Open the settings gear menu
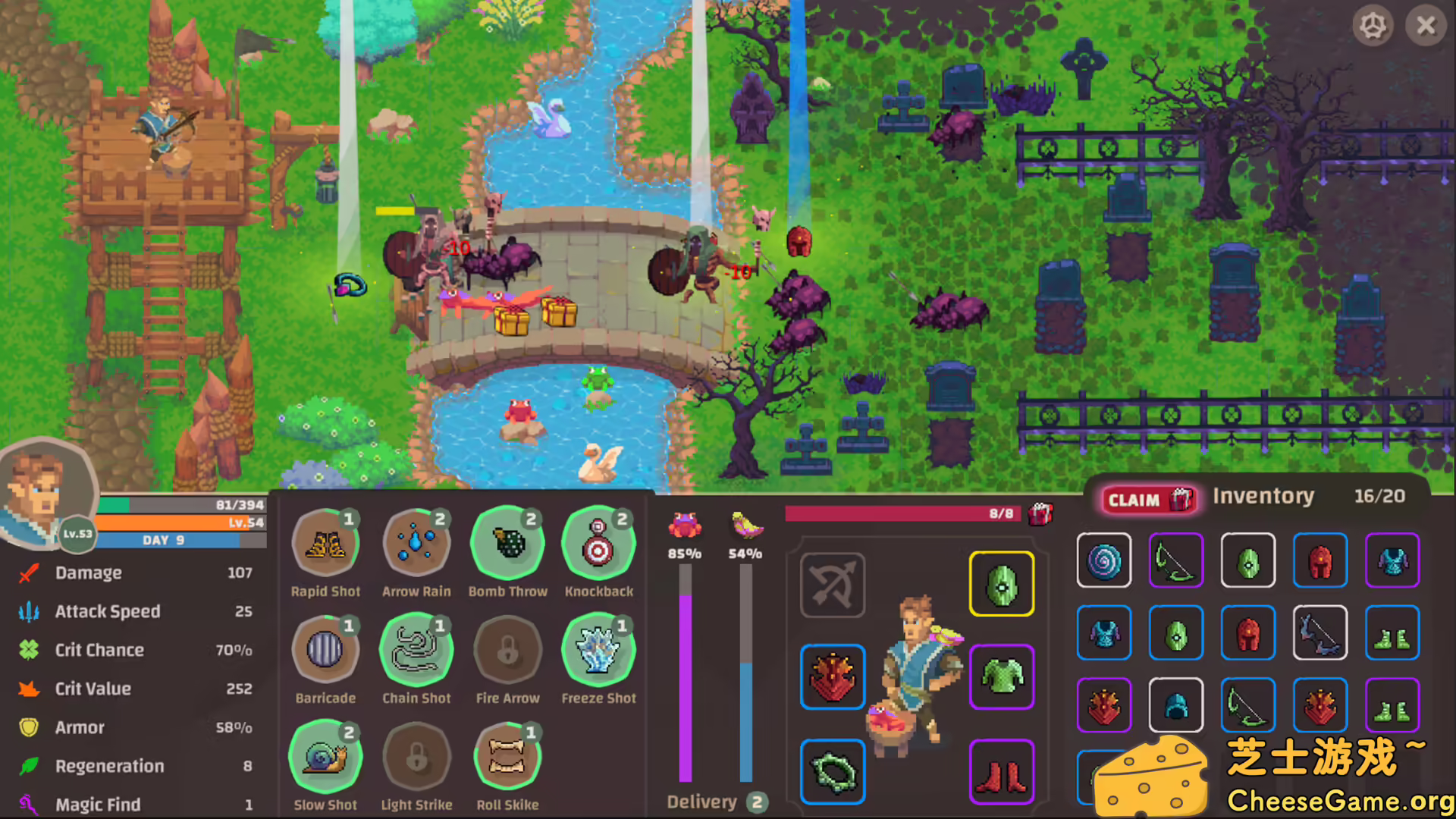This screenshot has height=819, width=1456. point(1374,25)
